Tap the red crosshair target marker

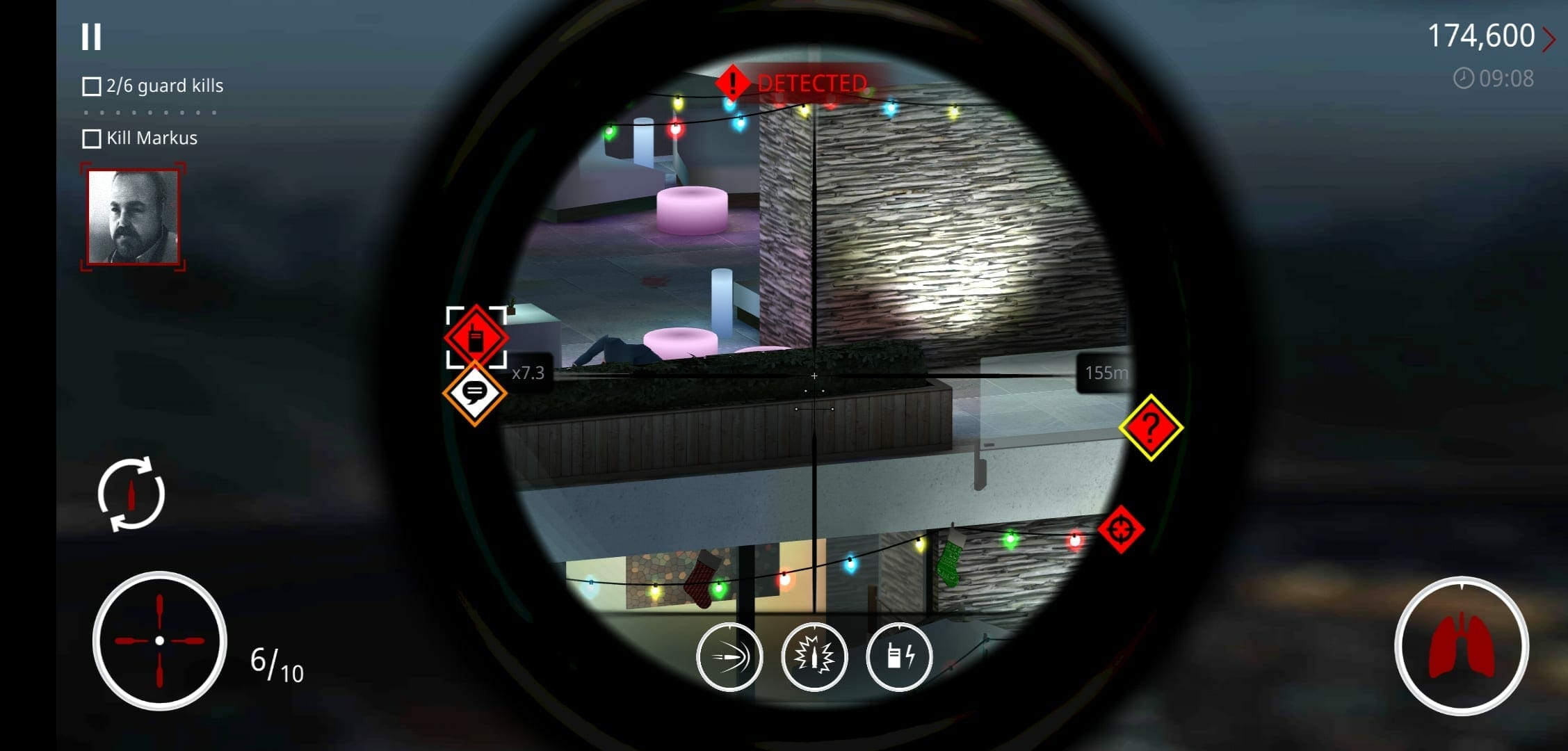pos(1120,530)
